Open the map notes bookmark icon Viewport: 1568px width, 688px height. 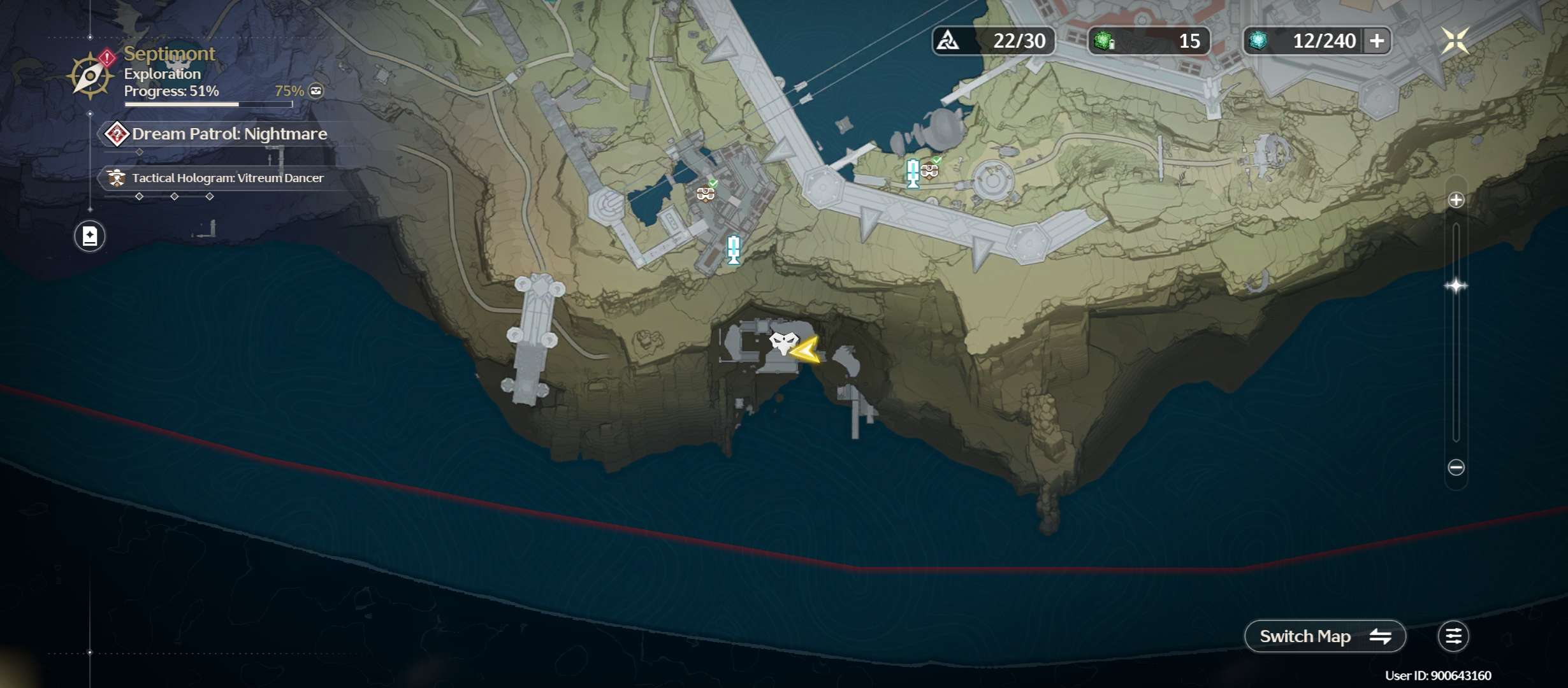pyautogui.click(x=90, y=236)
